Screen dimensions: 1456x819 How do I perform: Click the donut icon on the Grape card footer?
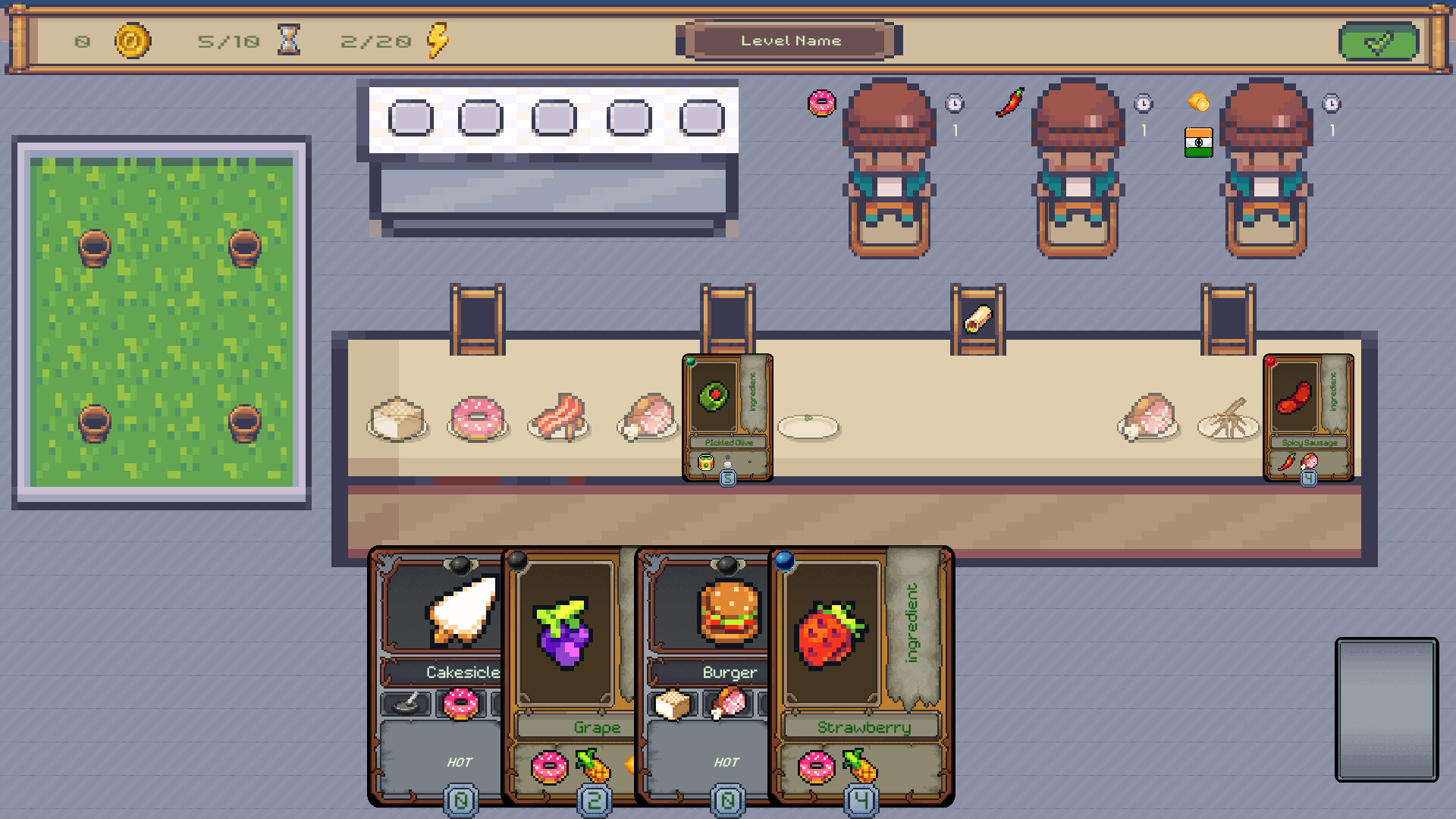coord(548,767)
